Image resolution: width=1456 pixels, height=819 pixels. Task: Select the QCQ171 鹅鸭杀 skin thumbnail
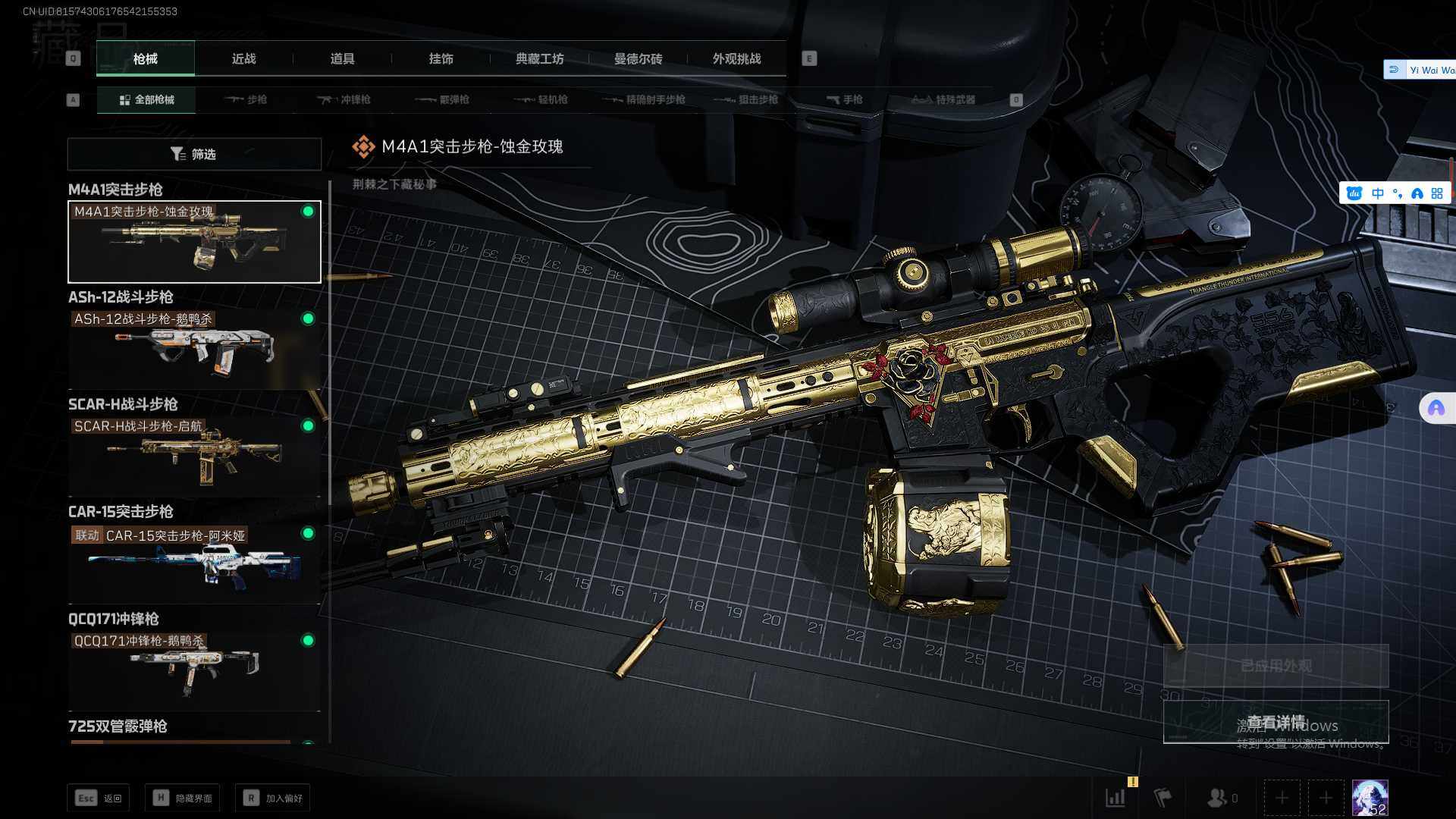point(194,671)
